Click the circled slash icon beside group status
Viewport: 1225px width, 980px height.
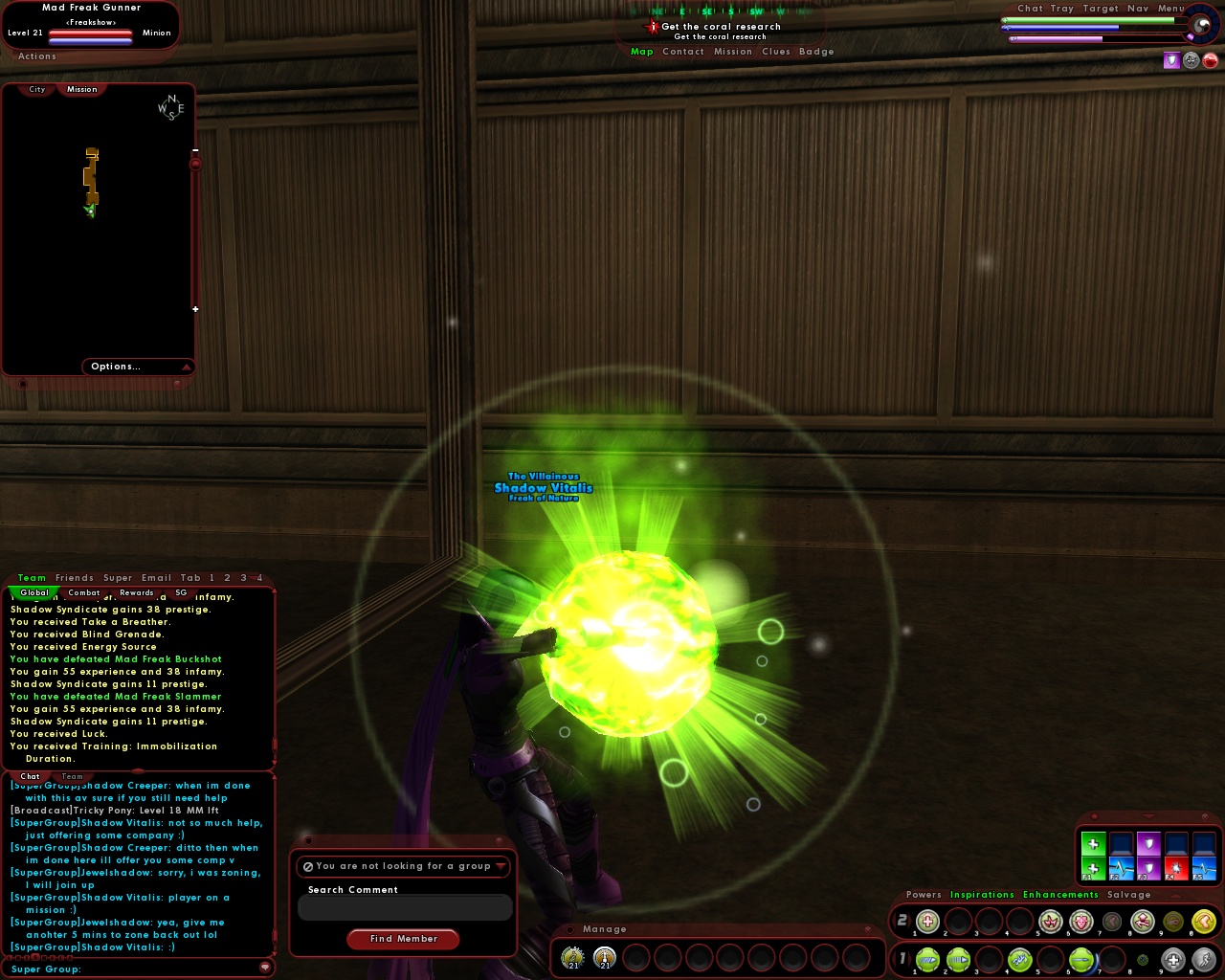(x=307, y=866)
